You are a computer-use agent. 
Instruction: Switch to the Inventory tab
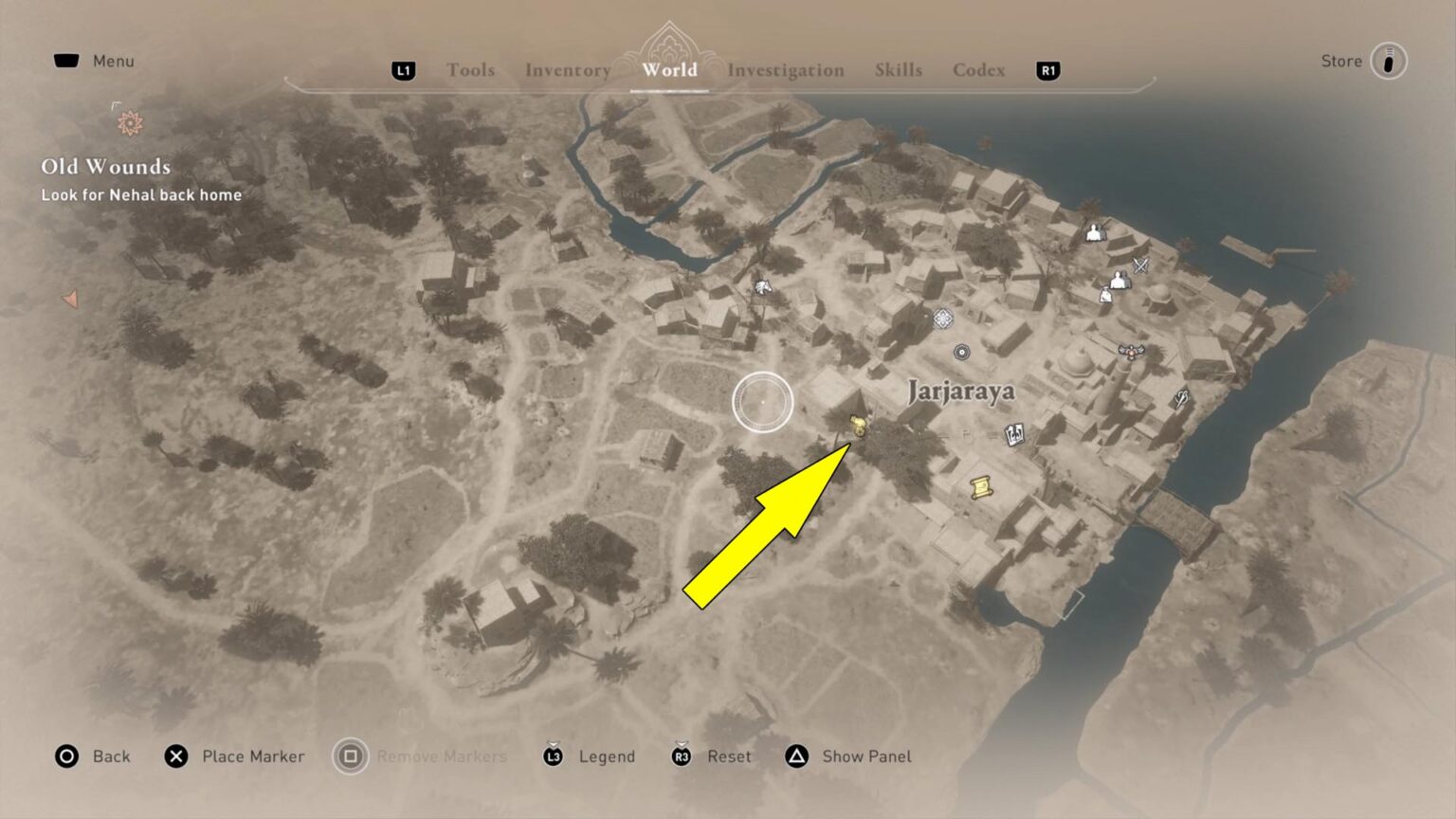[x=567, y=69]
